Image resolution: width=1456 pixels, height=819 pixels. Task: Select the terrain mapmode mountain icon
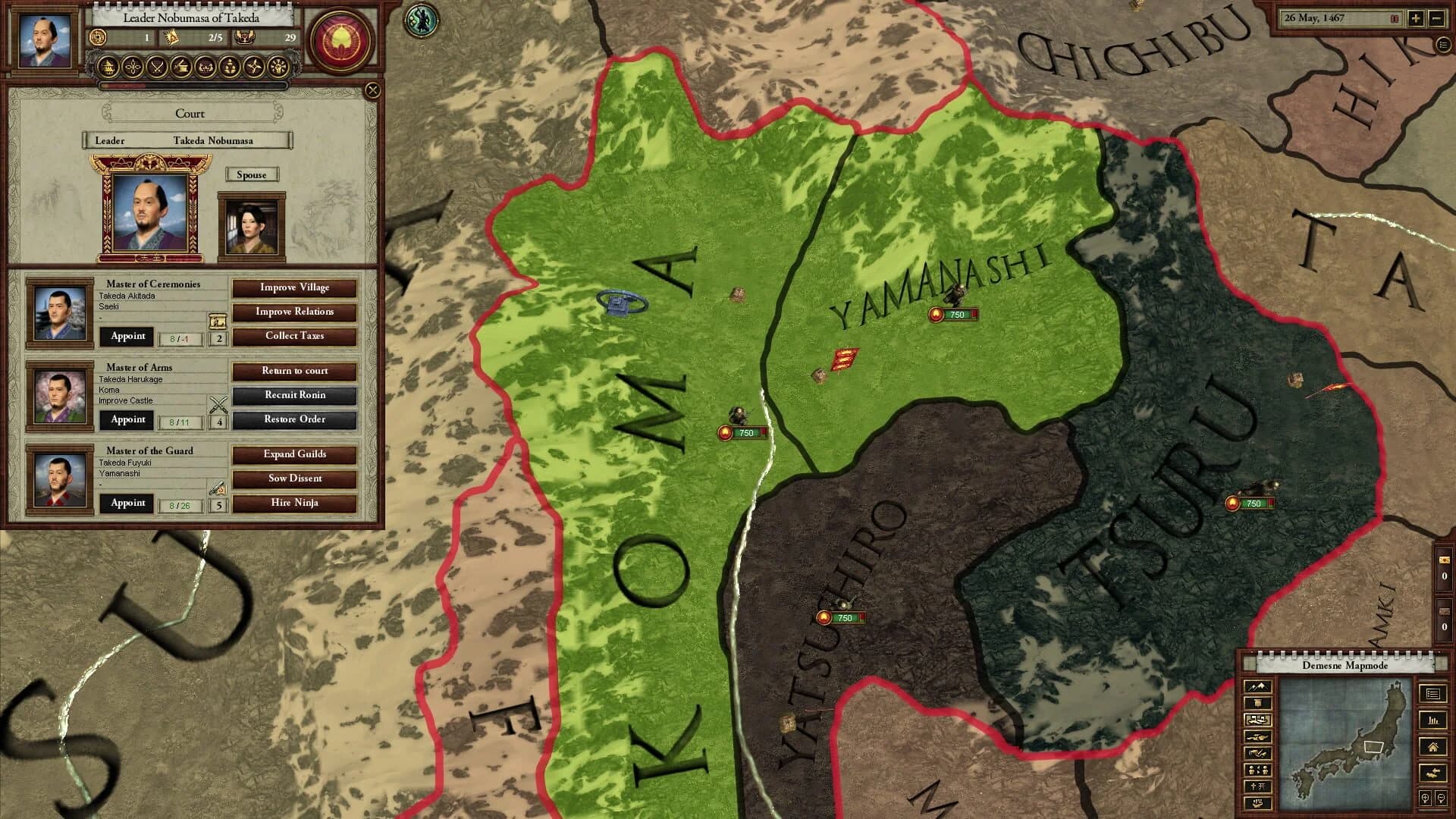click(1257, 687)
